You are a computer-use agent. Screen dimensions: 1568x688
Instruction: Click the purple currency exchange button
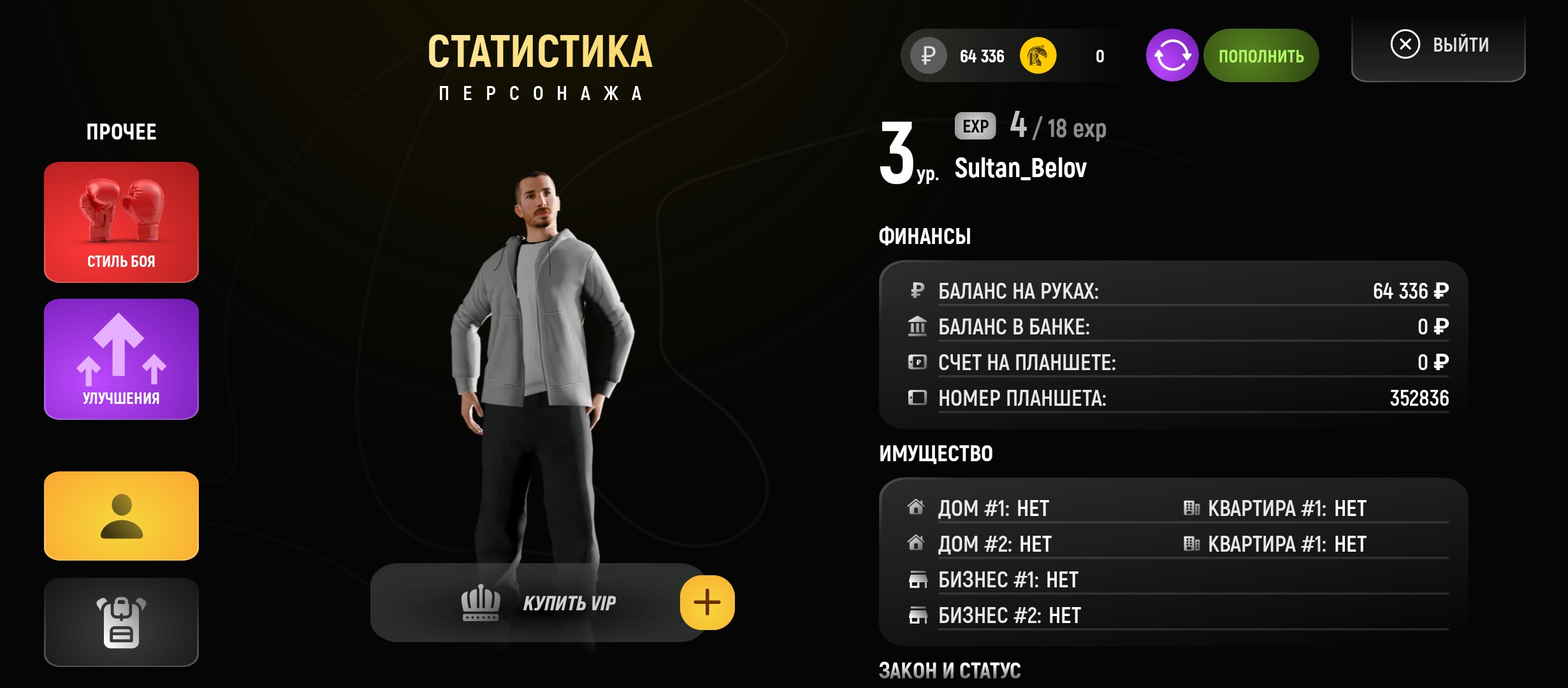point(1172,56)
